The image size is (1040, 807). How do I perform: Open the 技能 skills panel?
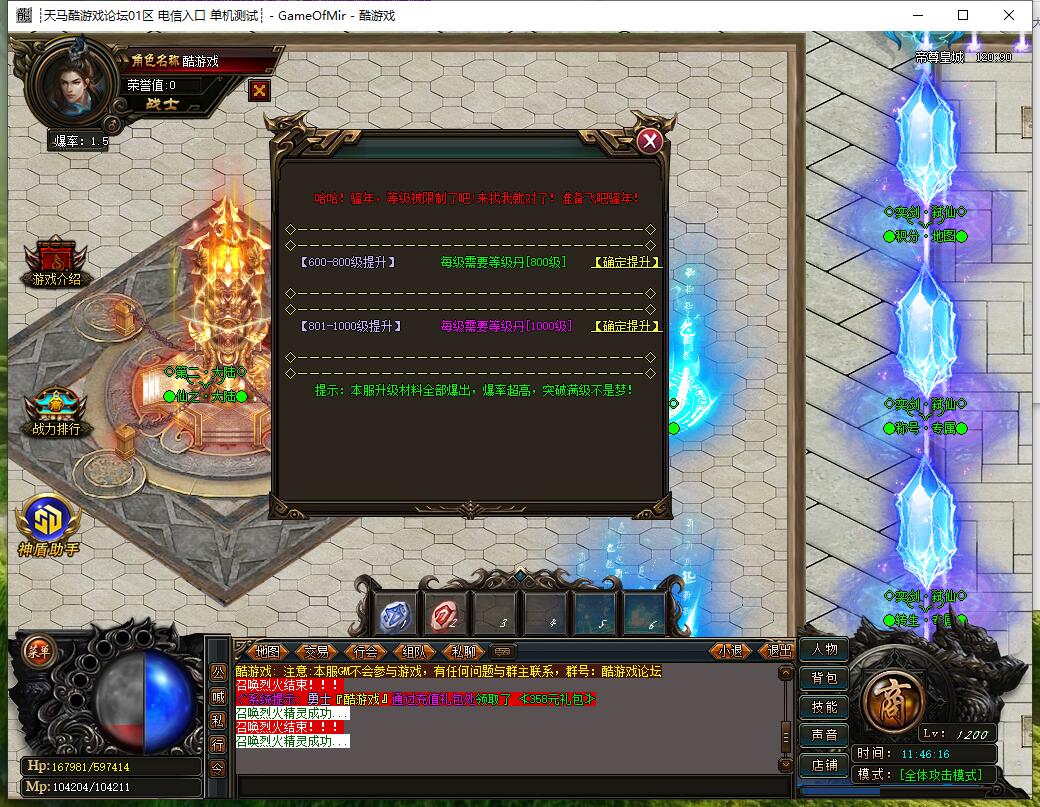pos(824,707)
